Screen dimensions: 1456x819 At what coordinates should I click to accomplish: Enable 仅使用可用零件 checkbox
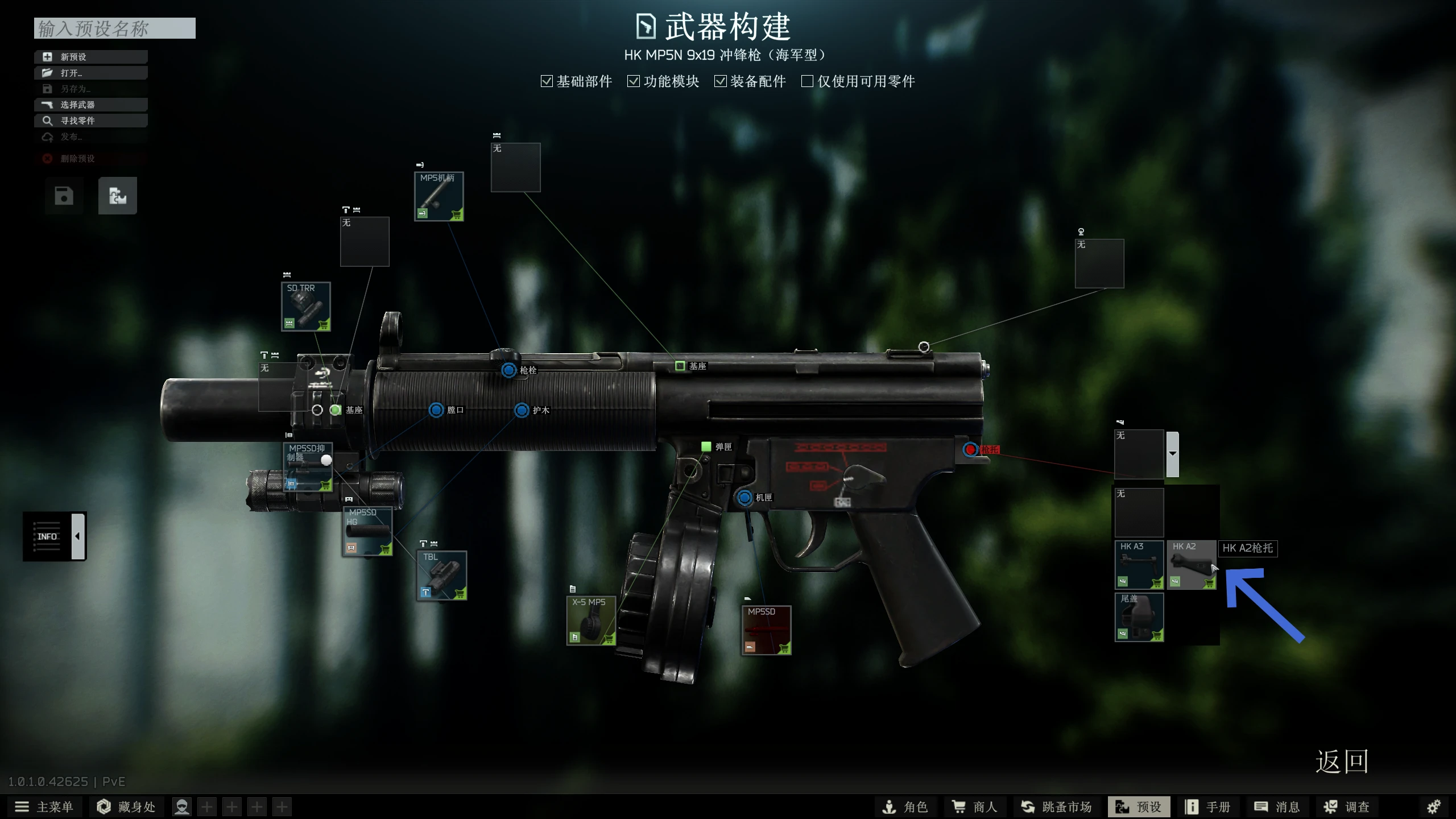click(x=807, y=81)
